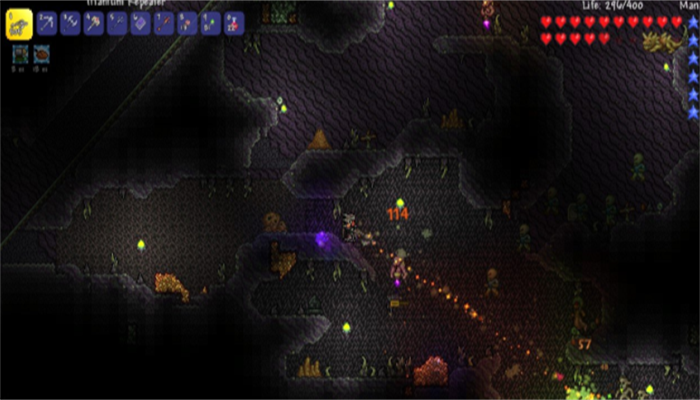Select the purple spell book slot
The image size is (700, 400).
tap(140, 22)
